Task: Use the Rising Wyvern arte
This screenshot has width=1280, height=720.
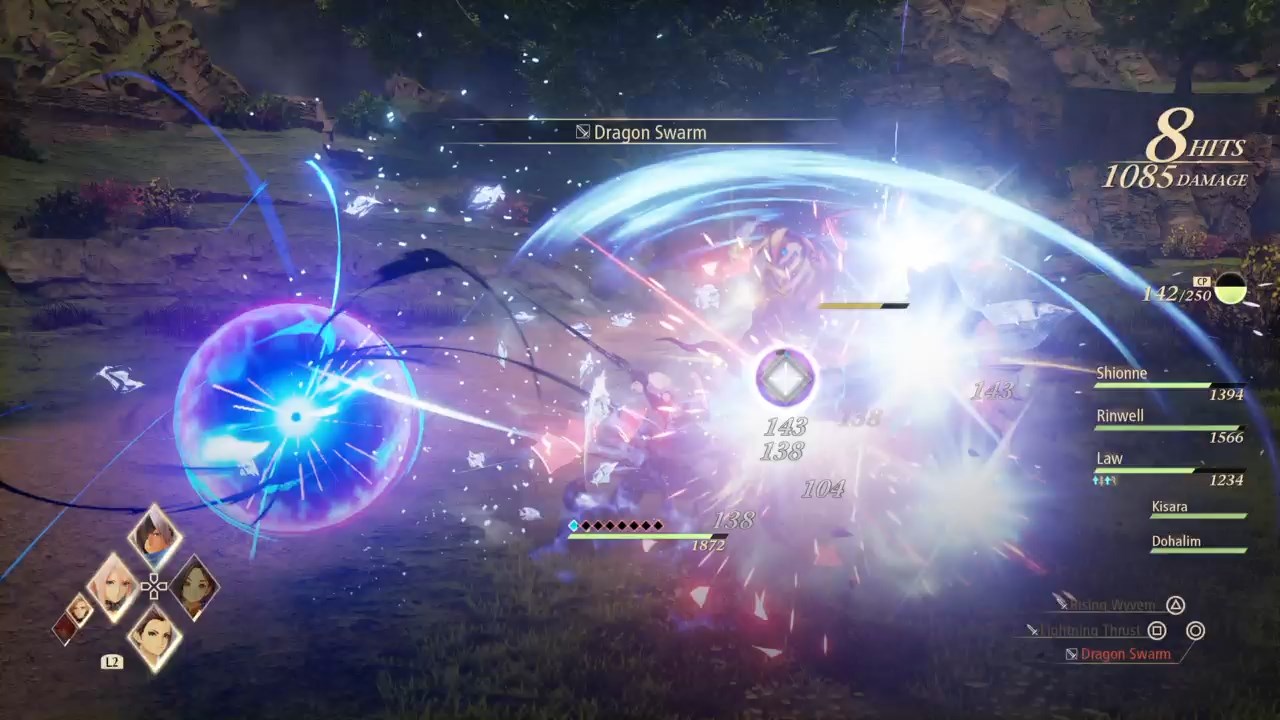Action: point(1113,605)
